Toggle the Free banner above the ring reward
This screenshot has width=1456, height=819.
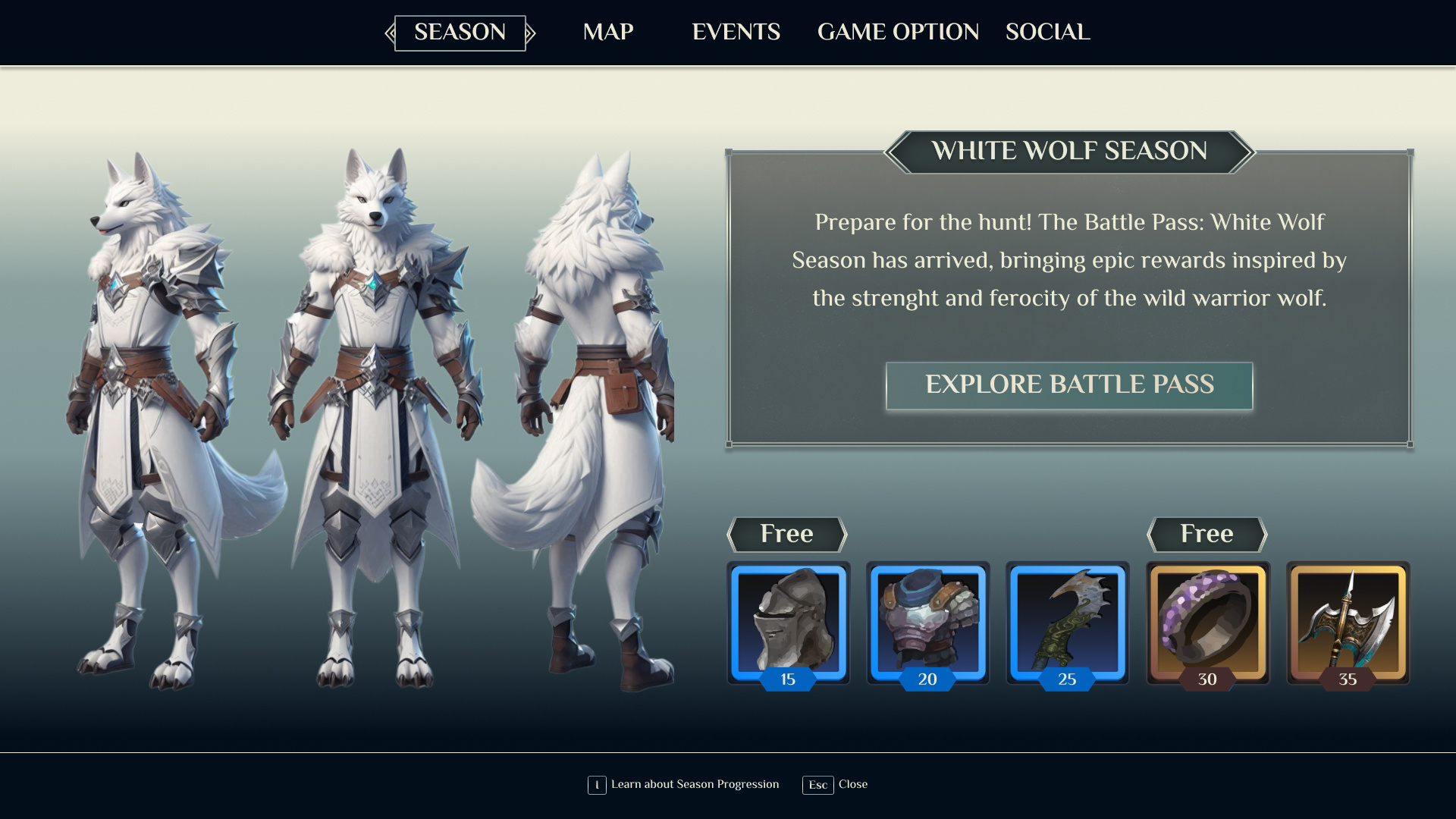pos(1206,534)
